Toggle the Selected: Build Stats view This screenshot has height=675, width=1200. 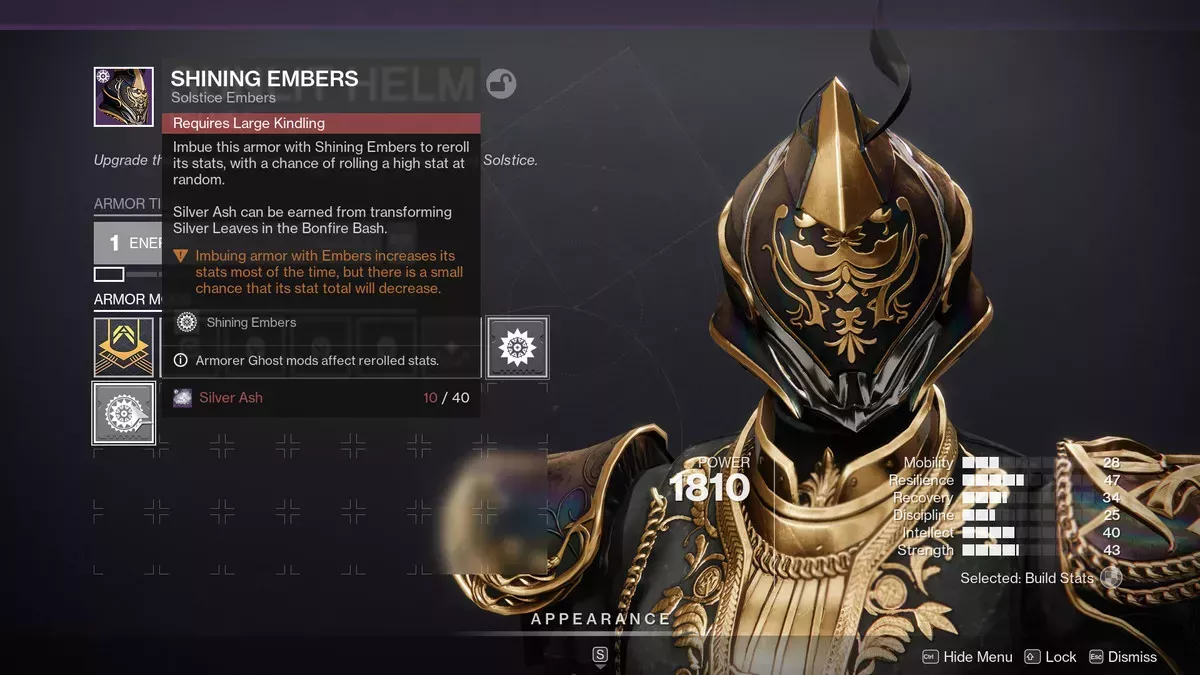tap(1110, 578)
